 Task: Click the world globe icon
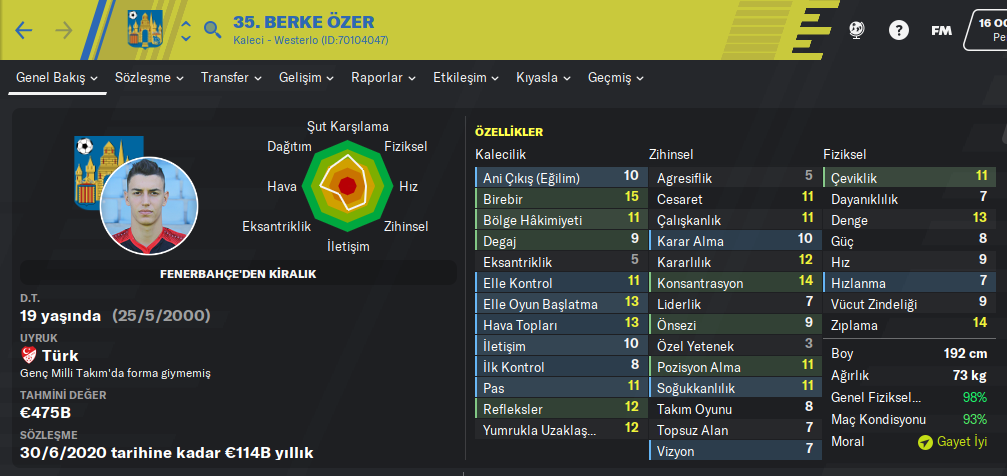[x=856, y=30]
